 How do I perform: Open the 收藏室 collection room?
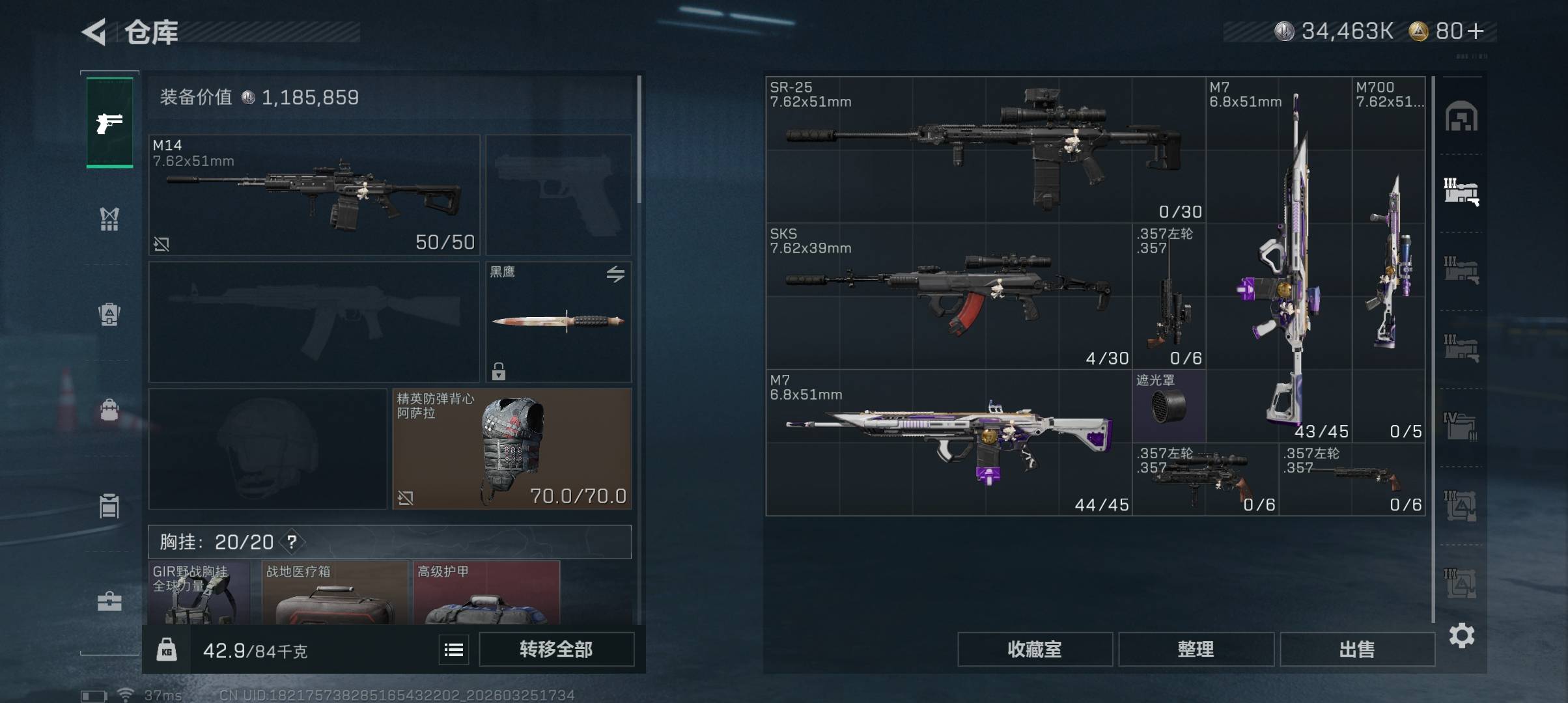point(1034,649)
